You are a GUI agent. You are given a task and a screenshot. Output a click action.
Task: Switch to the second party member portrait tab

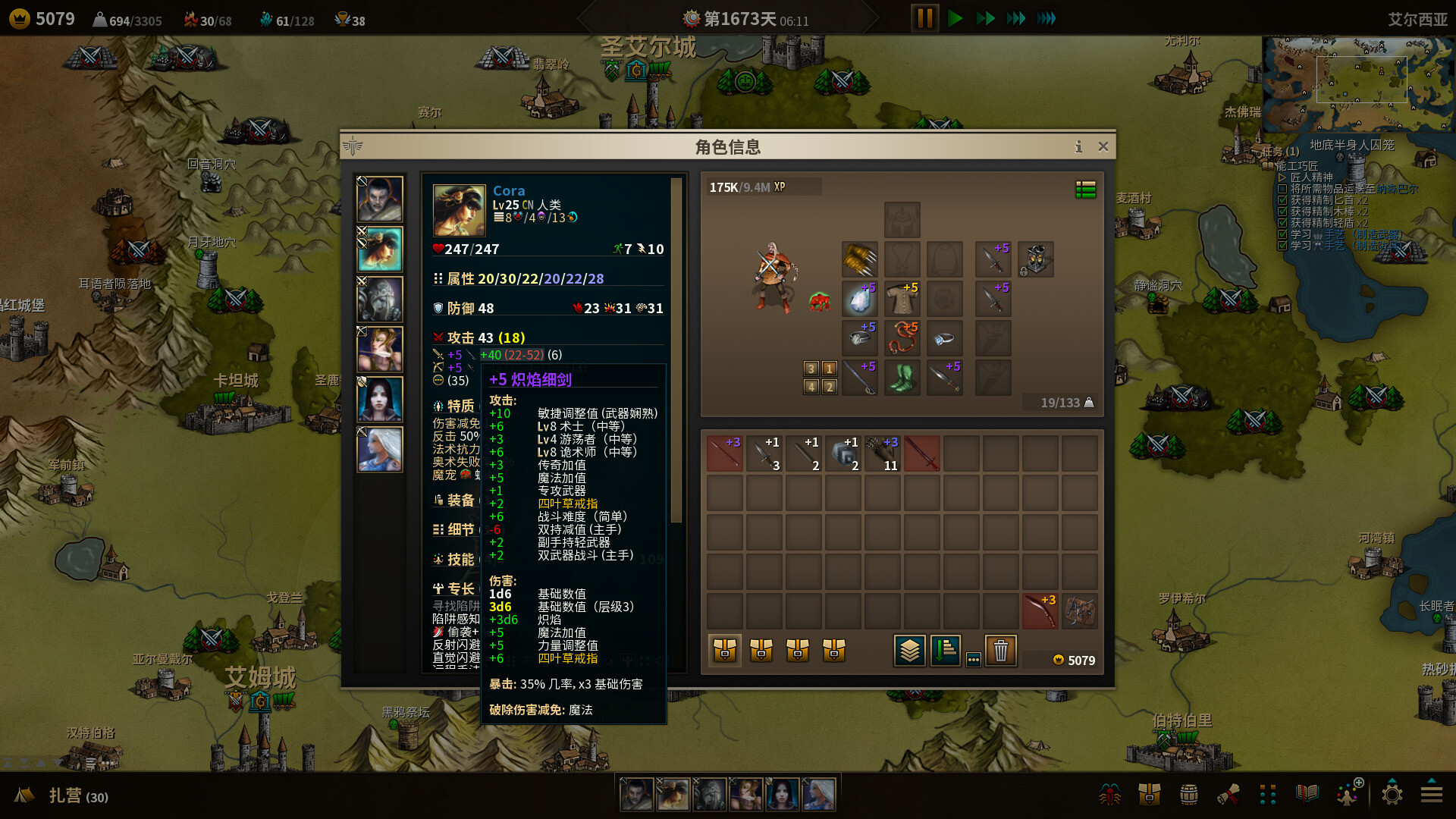pos(380,250)
